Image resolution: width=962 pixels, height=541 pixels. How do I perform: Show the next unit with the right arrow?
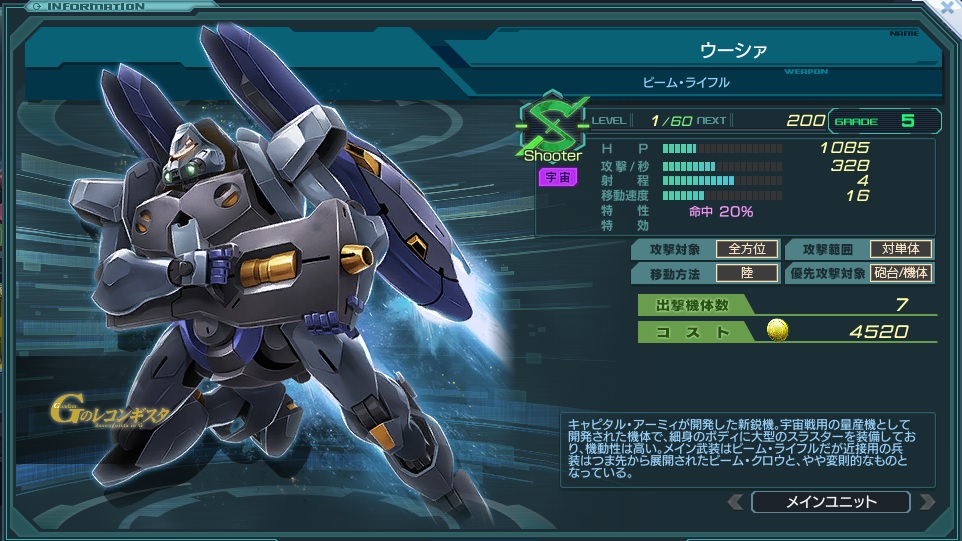click(x=926, y=502)
